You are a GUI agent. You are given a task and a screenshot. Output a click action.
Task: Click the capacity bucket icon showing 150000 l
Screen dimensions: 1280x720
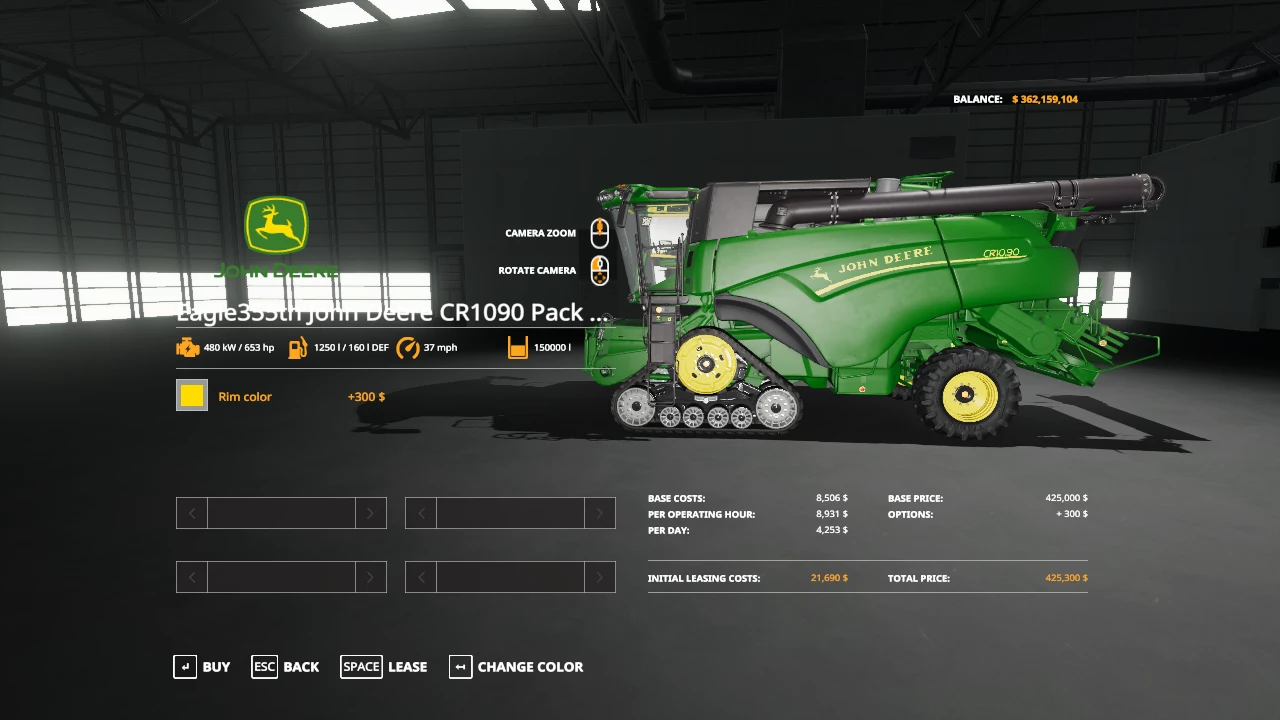pyautogui.click(x=518, y=347)
